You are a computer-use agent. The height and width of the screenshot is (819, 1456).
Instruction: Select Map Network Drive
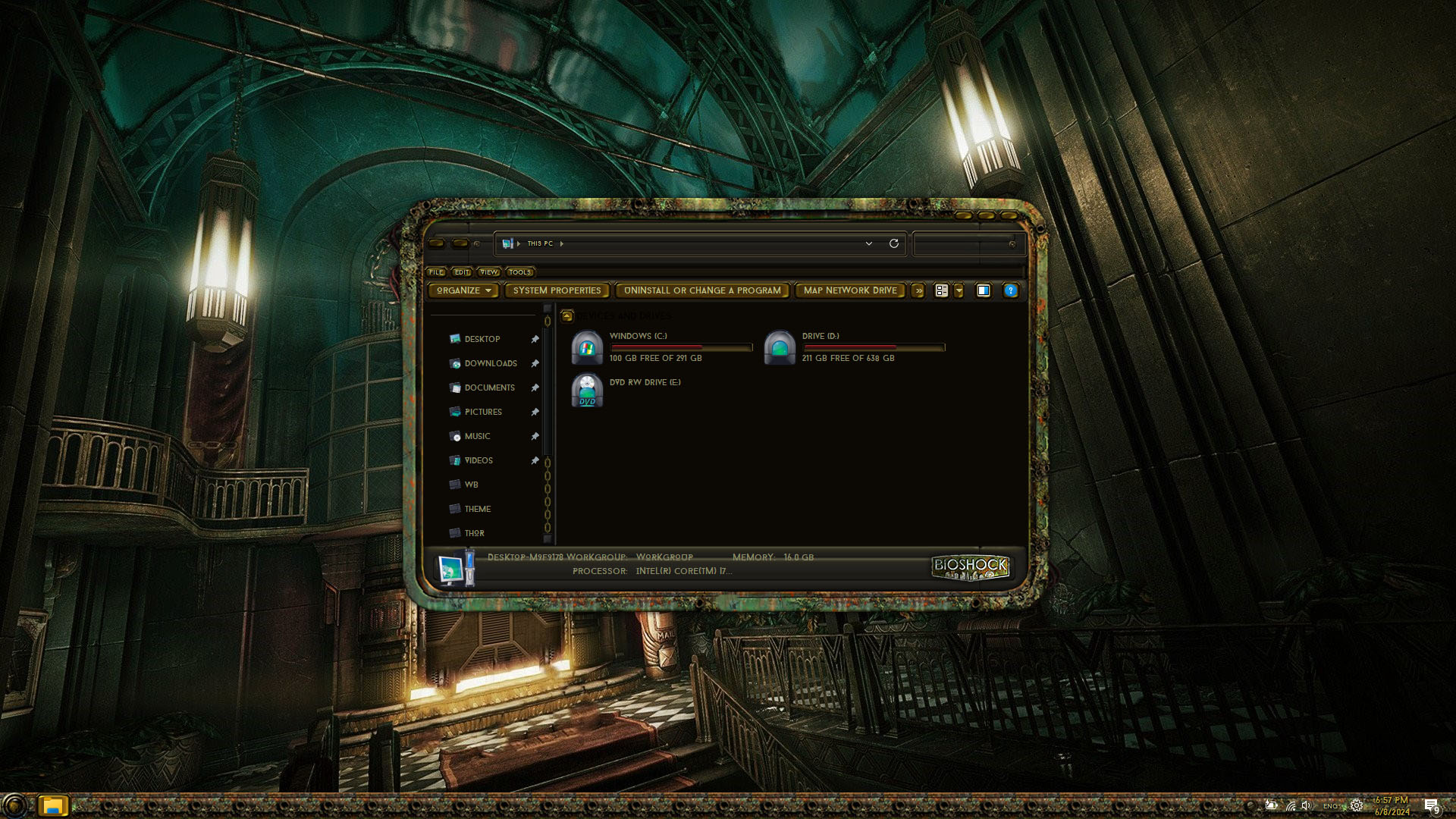tap(849, 290)
